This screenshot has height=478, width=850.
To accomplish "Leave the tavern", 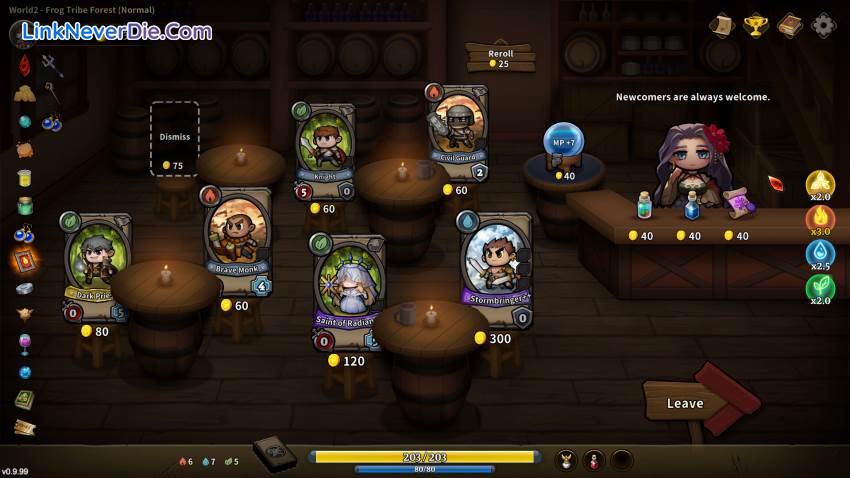I will click(x=685, y=403).
